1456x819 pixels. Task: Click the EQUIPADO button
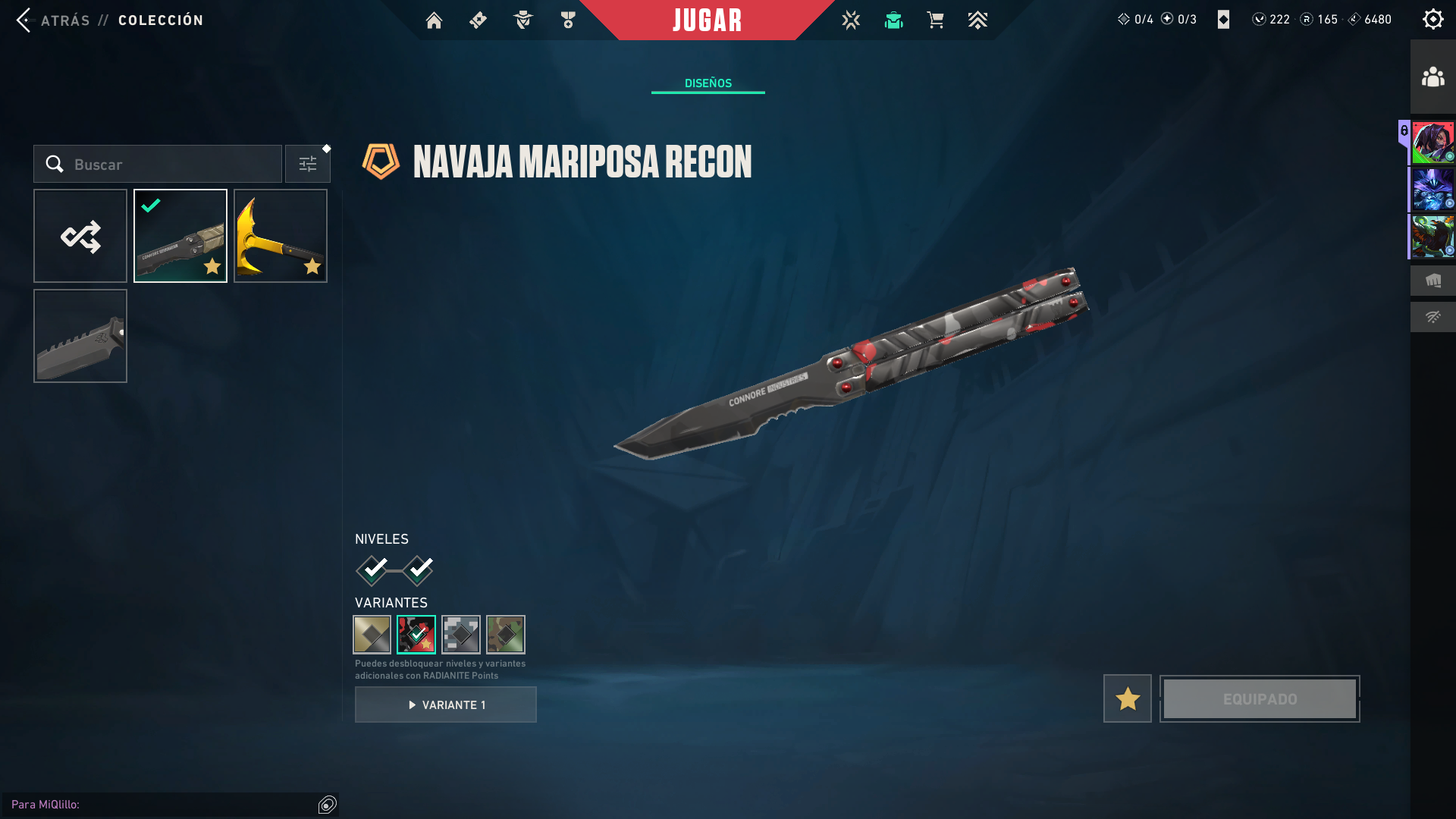tap(1259, 698)
